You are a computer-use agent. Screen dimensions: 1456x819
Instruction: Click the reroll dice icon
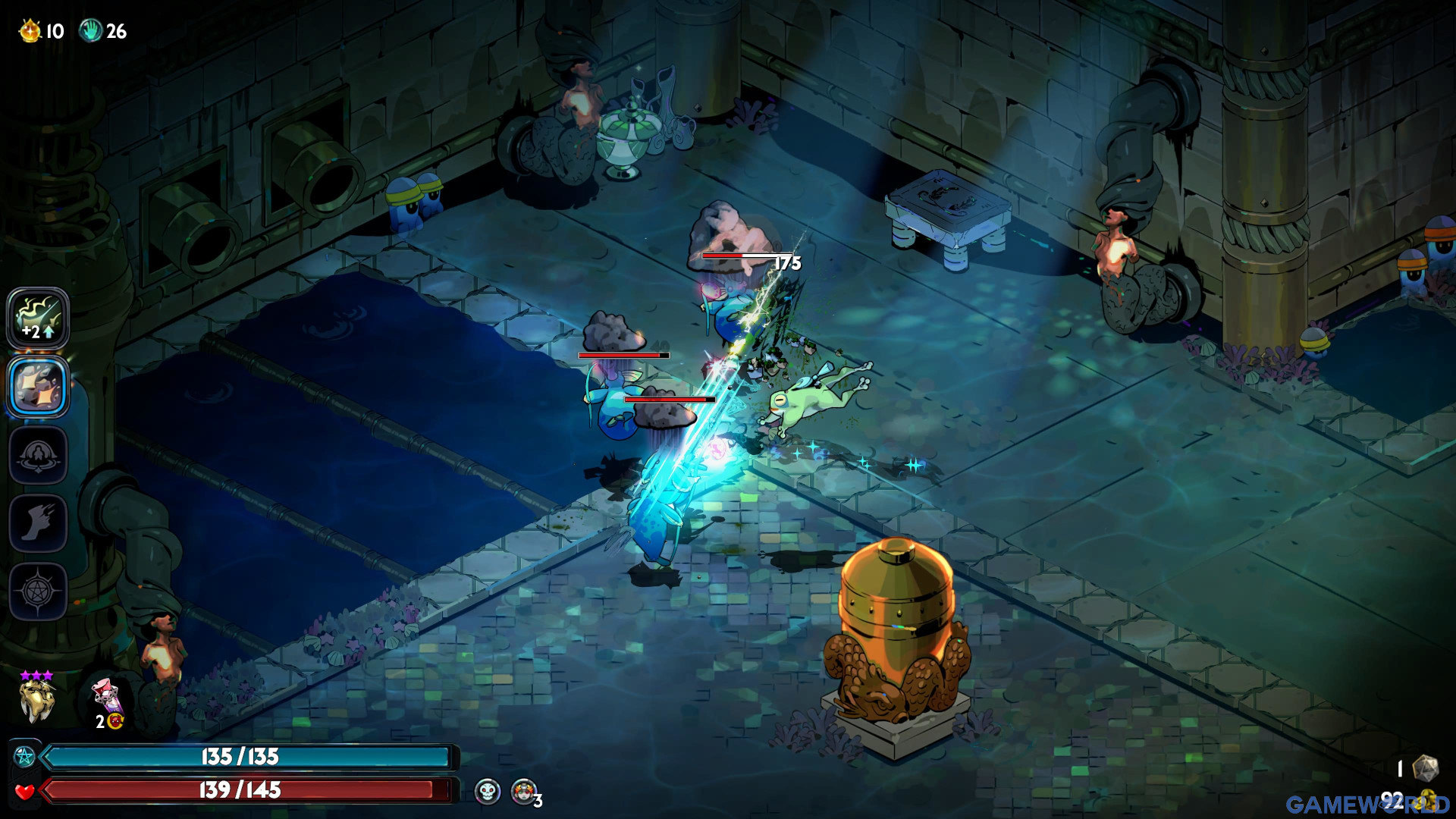pyautogui.click(x=1425, y=767)
